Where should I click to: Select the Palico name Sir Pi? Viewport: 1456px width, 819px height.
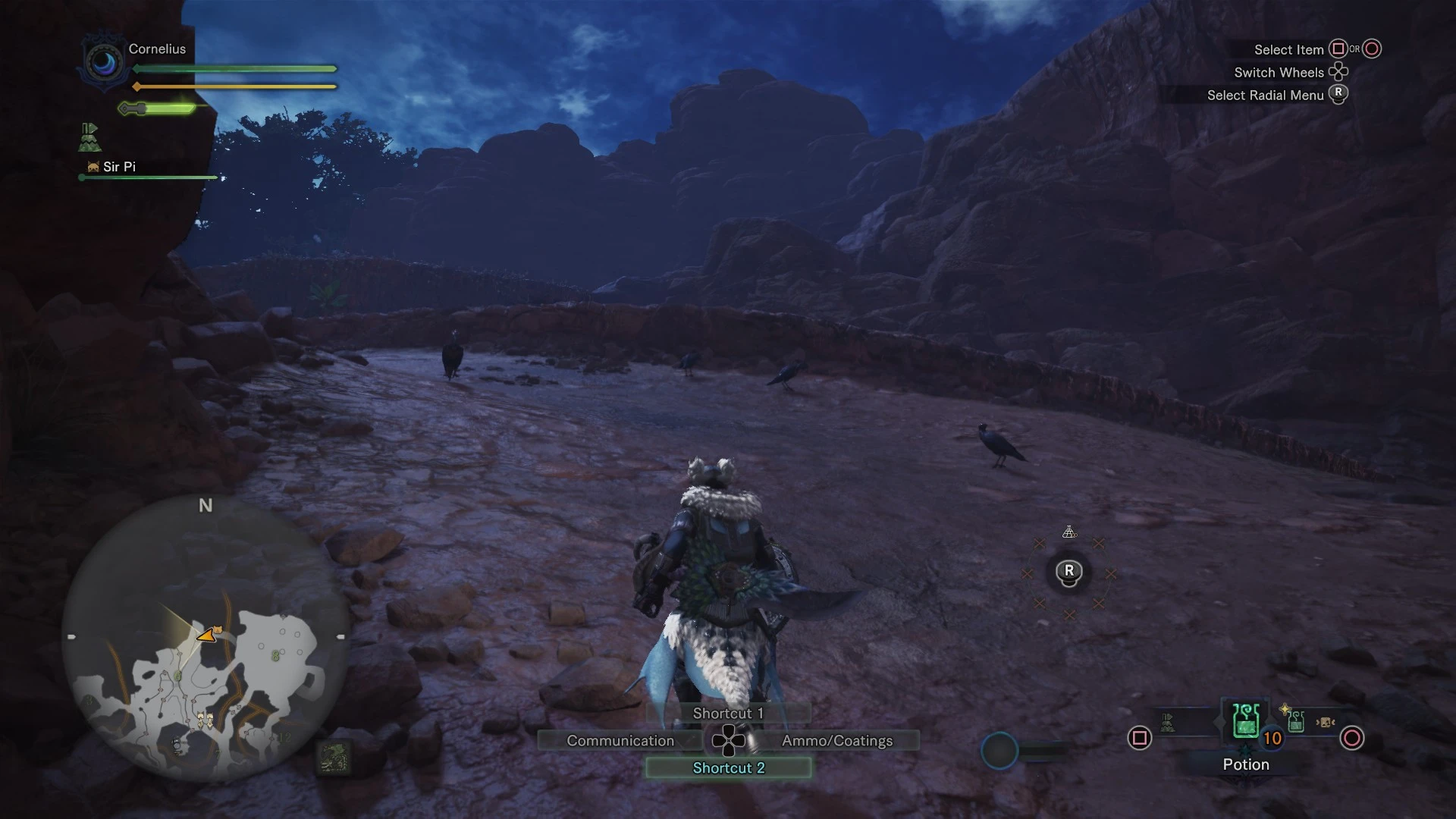point(119,167)
